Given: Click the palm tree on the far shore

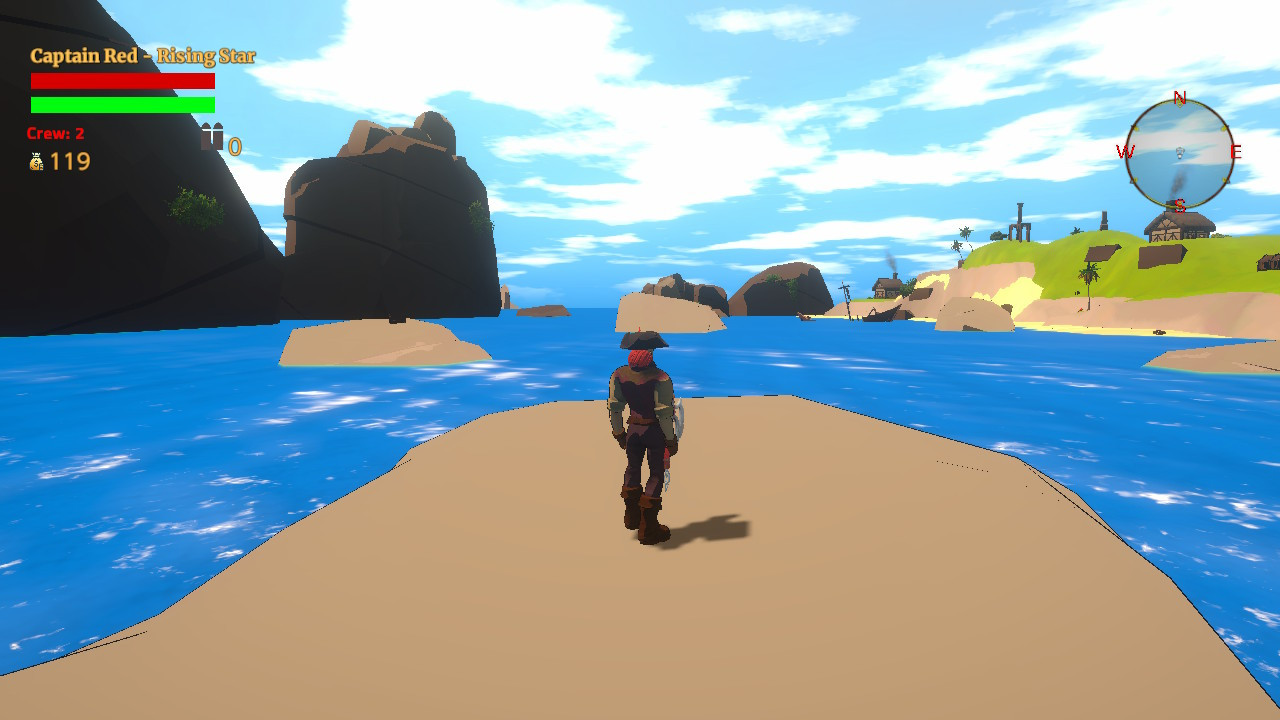Looking at the screenshot, I should pos(1090,276).
